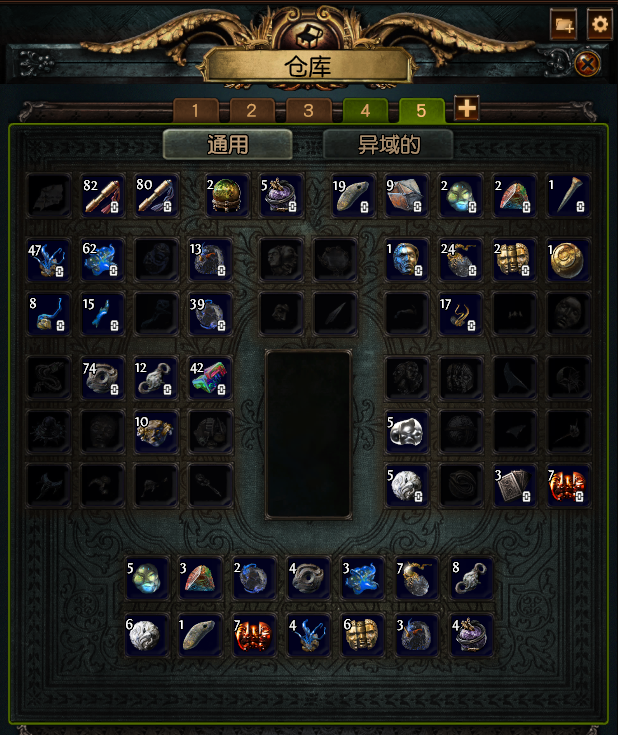Switch to the 异域的 section
The height and width of the screenshot is (735, 618).
(x=388, y=144)
